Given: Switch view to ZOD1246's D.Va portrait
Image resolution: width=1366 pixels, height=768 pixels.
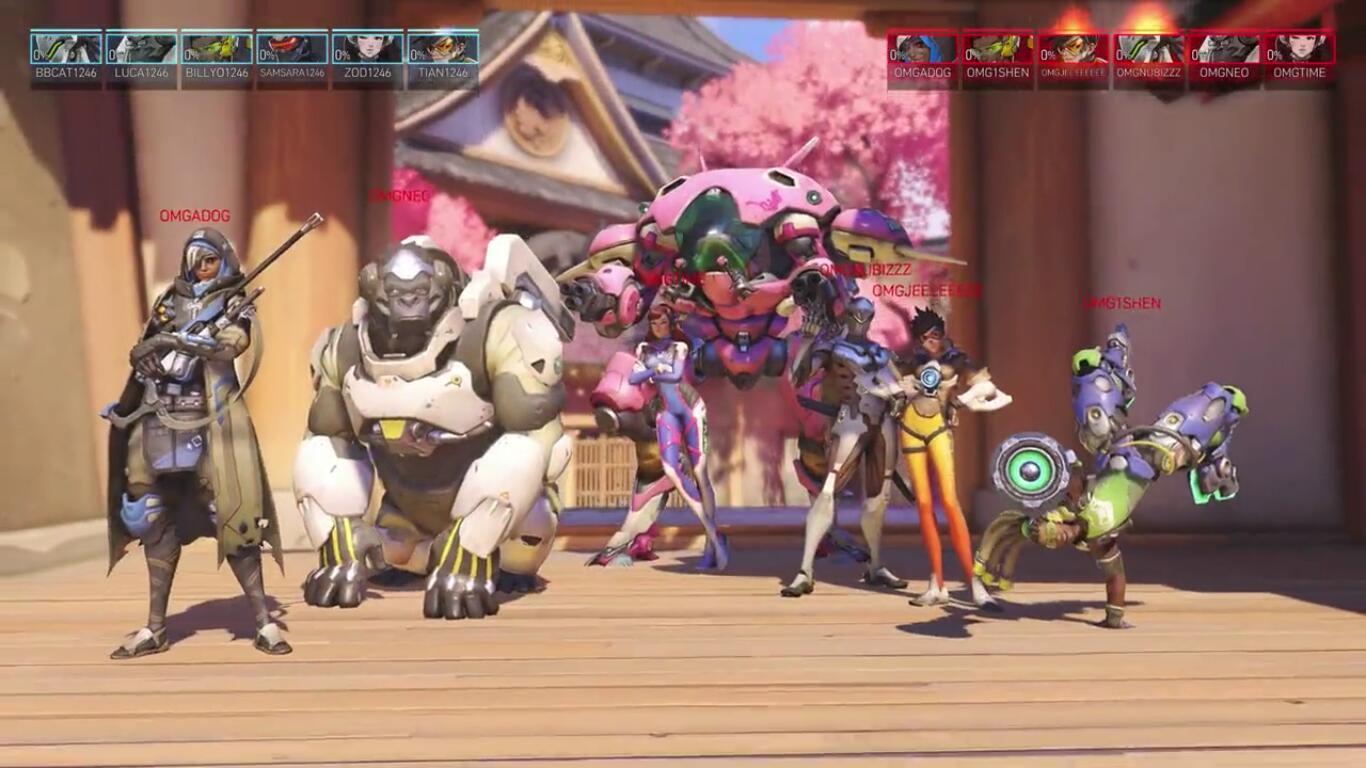Looking at the screenshot, I should 368,49.
